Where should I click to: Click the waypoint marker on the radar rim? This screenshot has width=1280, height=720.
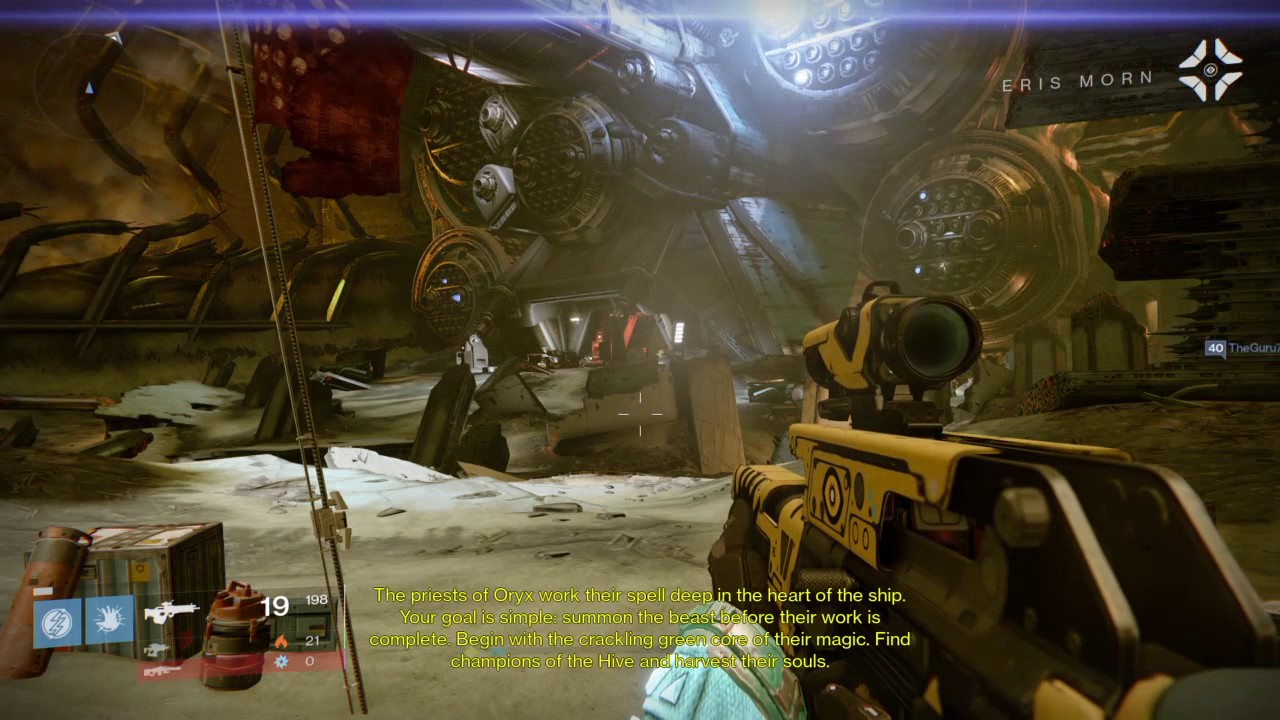tap(115, 38)
